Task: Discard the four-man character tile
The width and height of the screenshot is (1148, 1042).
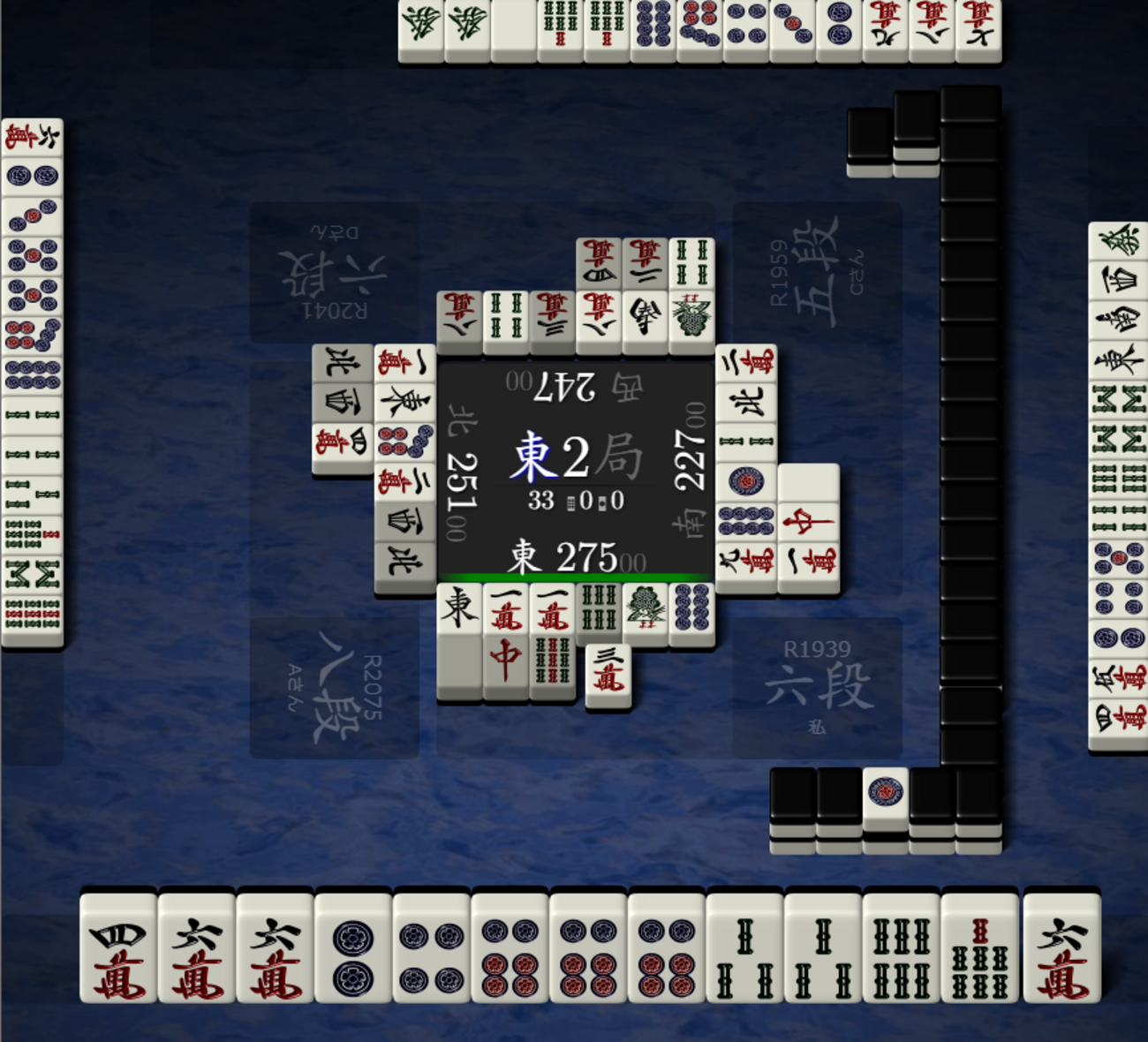Action: pyautogui.click(x=117, y=948)
